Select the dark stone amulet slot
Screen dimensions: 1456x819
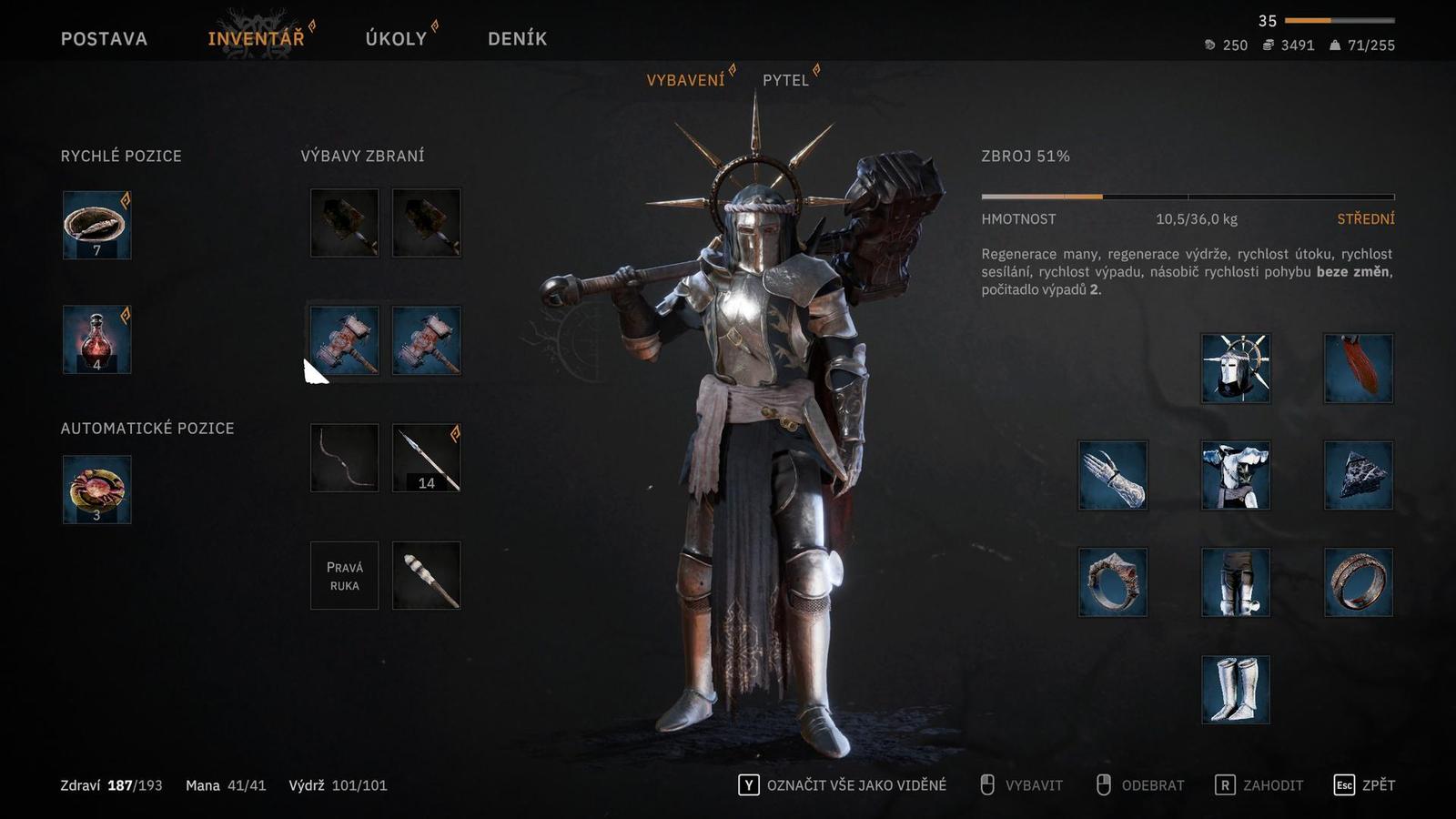coord(1358,475)
